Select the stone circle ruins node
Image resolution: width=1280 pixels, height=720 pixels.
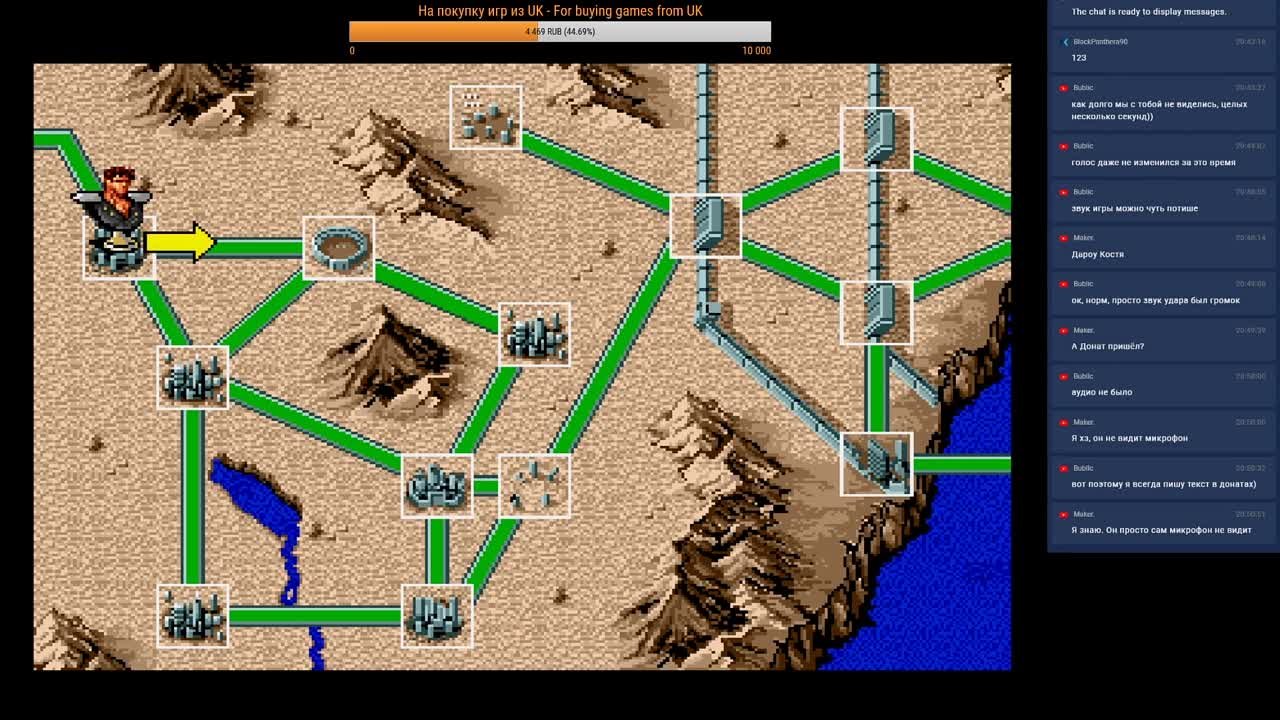pyautogui.click(x=534, y=486)
